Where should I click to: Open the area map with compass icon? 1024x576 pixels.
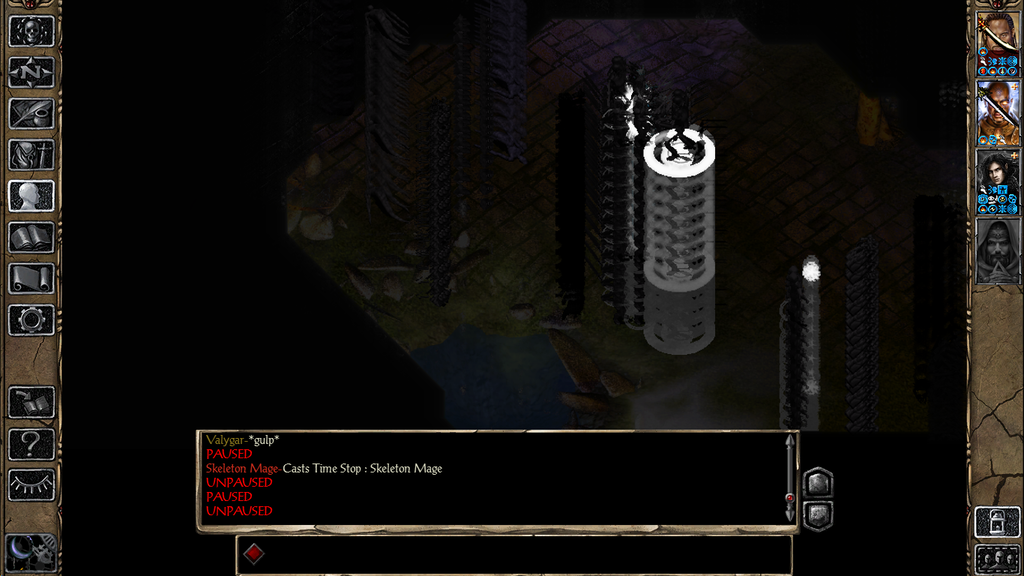tap(31, 72)
